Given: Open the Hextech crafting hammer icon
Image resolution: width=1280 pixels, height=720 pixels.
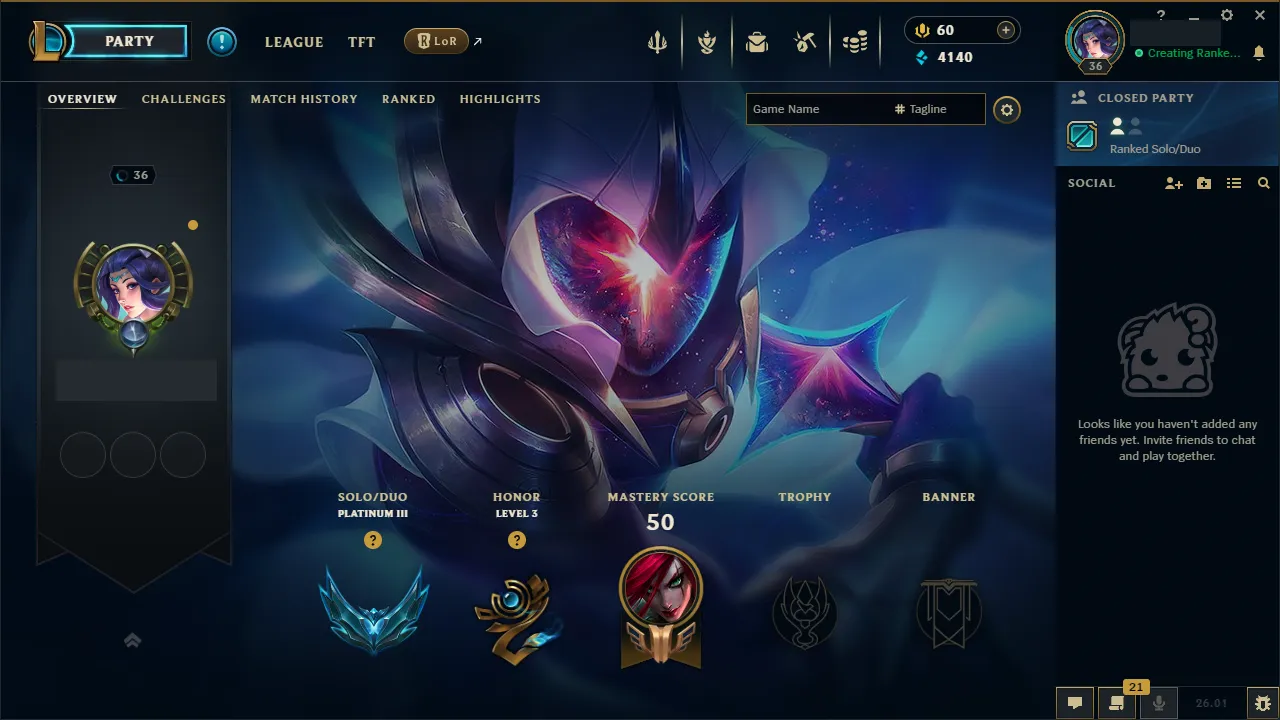Looking at the screenshot, I should coord(805,41).
